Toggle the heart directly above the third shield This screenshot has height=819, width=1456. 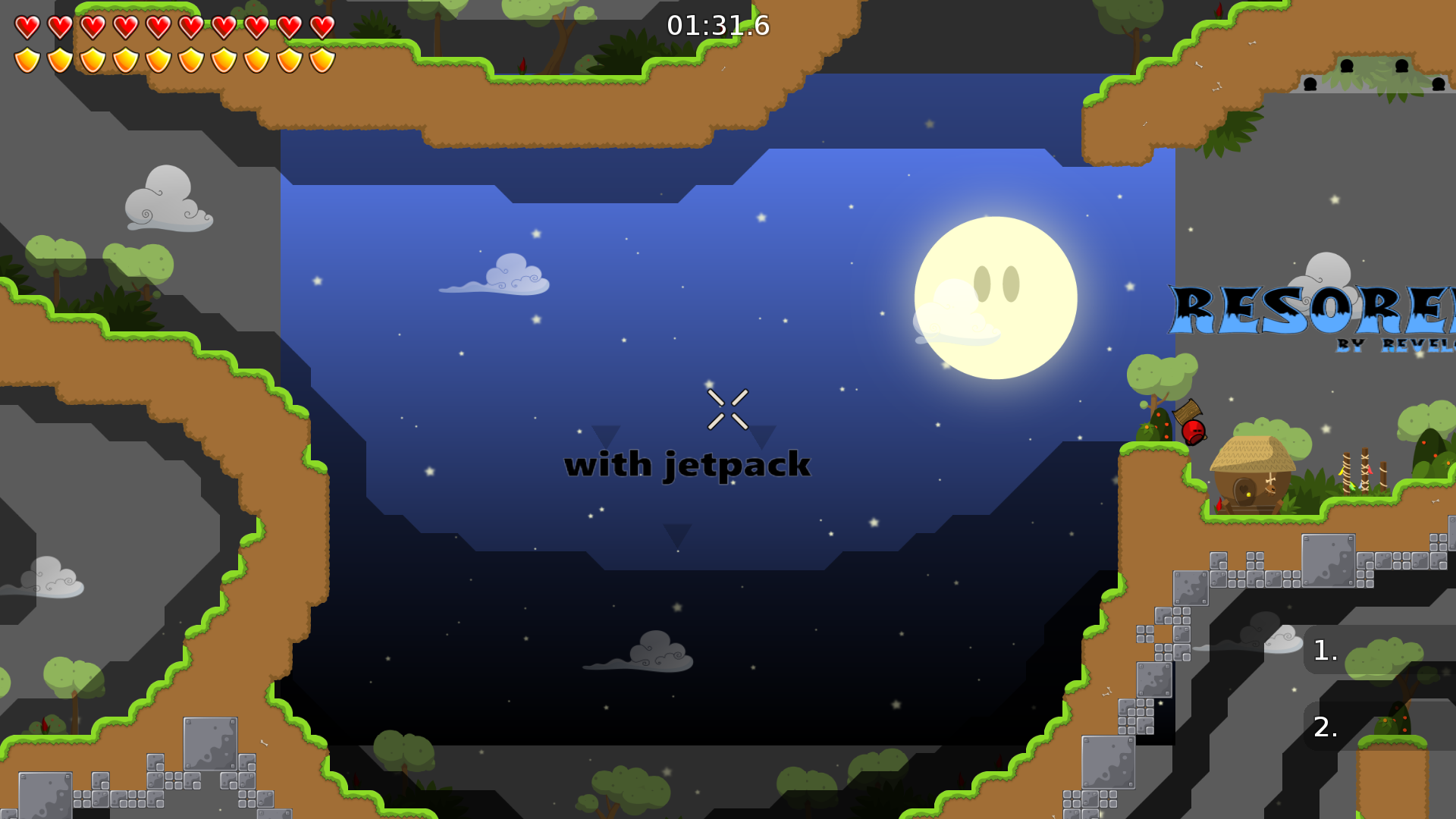pyautogui.click(x=93, y=26)
